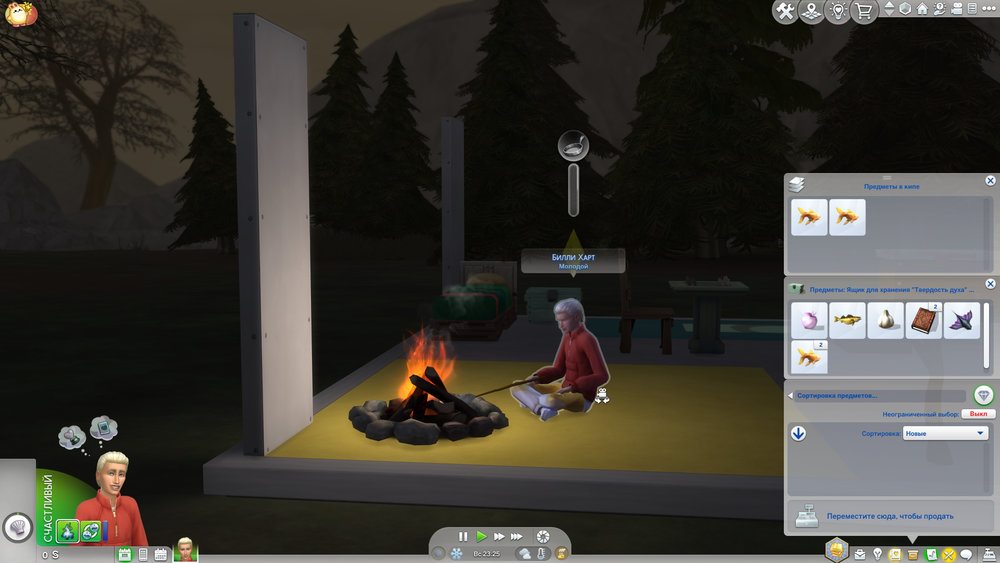Select the garlic item in storage
Screen dimensions: 1000x563
coord(885,320)
